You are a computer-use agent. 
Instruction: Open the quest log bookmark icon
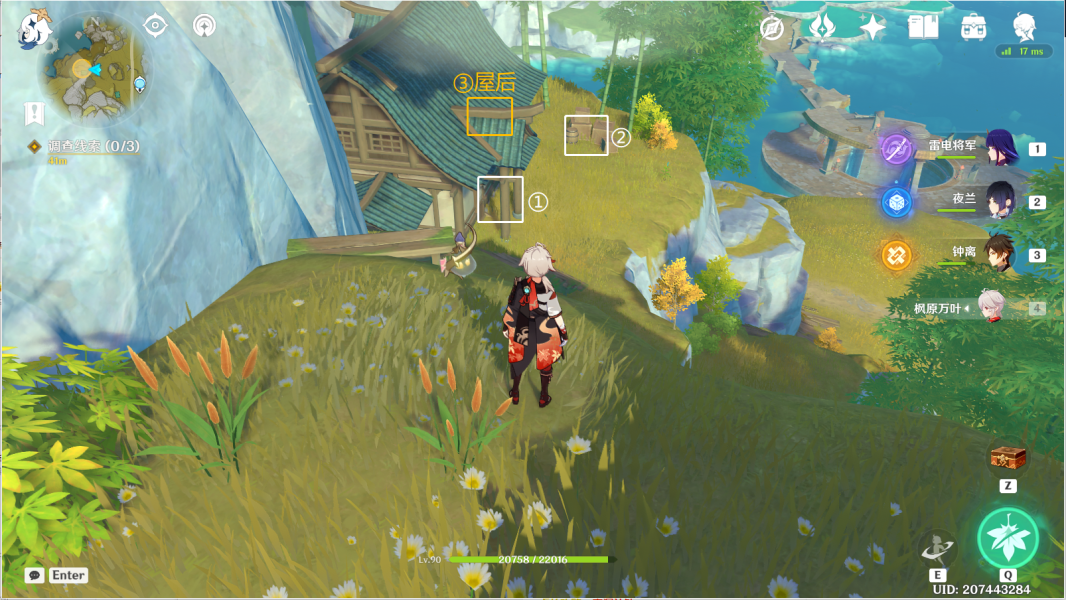click(x=35, y=113)
